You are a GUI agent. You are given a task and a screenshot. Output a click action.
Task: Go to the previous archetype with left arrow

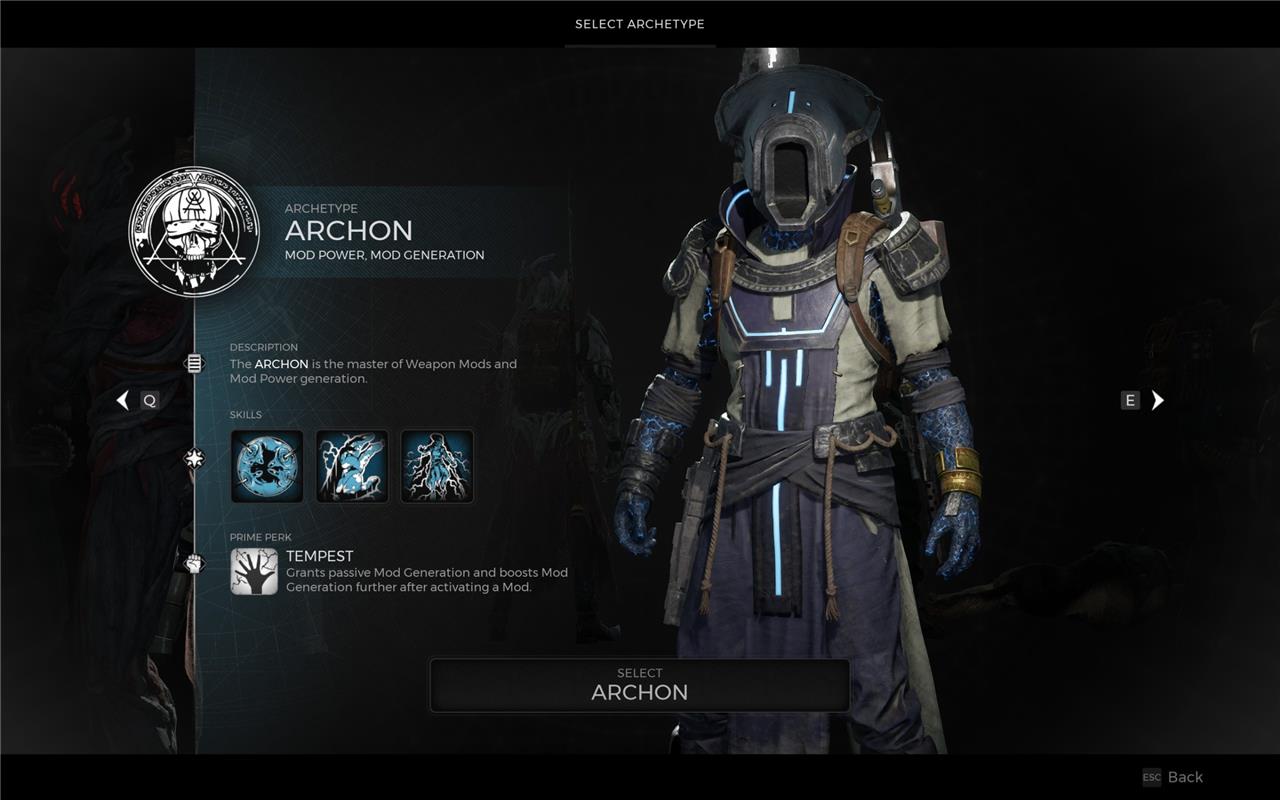point(123,400)
